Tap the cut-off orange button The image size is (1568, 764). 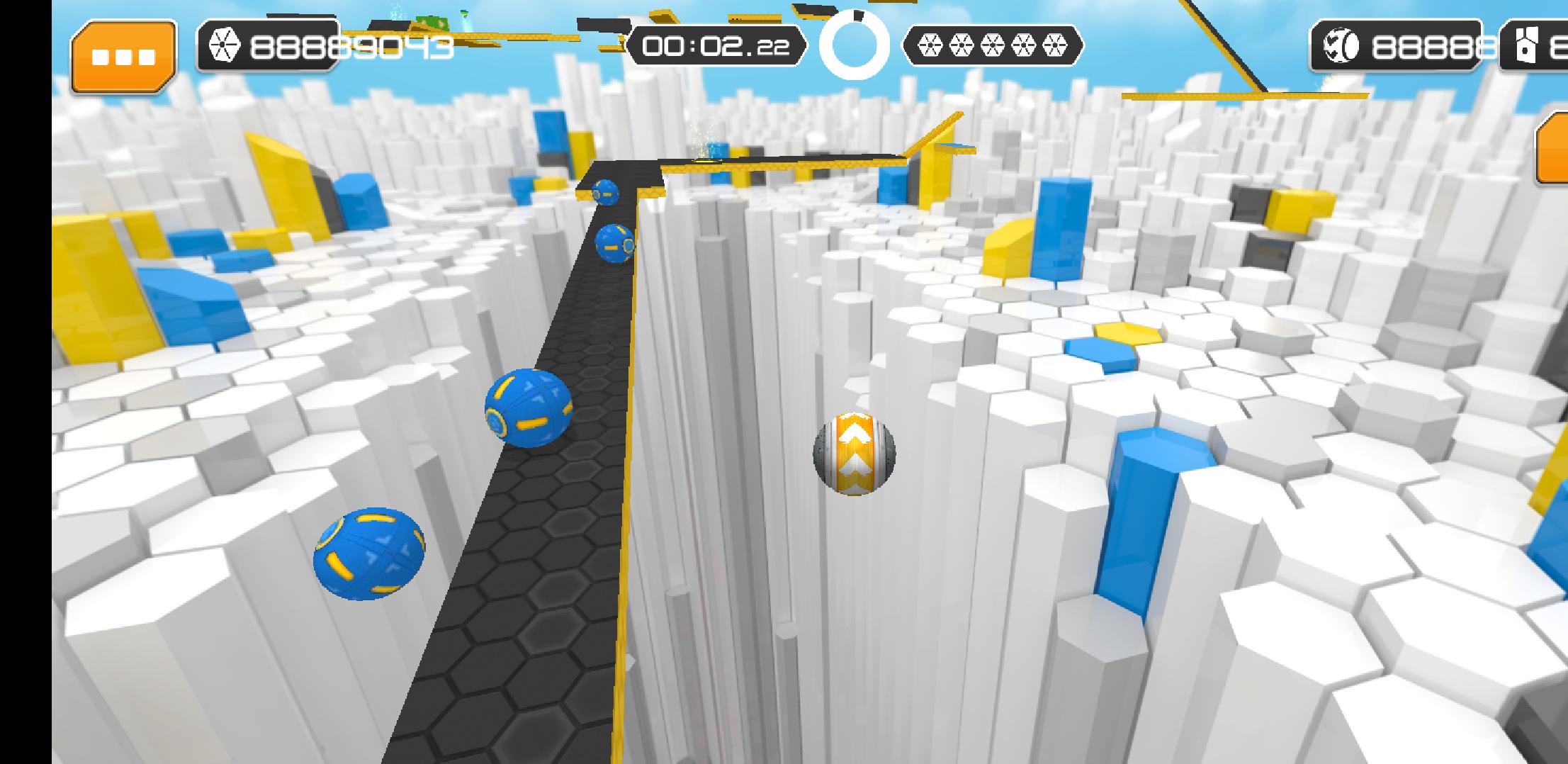coord(1553,149)
